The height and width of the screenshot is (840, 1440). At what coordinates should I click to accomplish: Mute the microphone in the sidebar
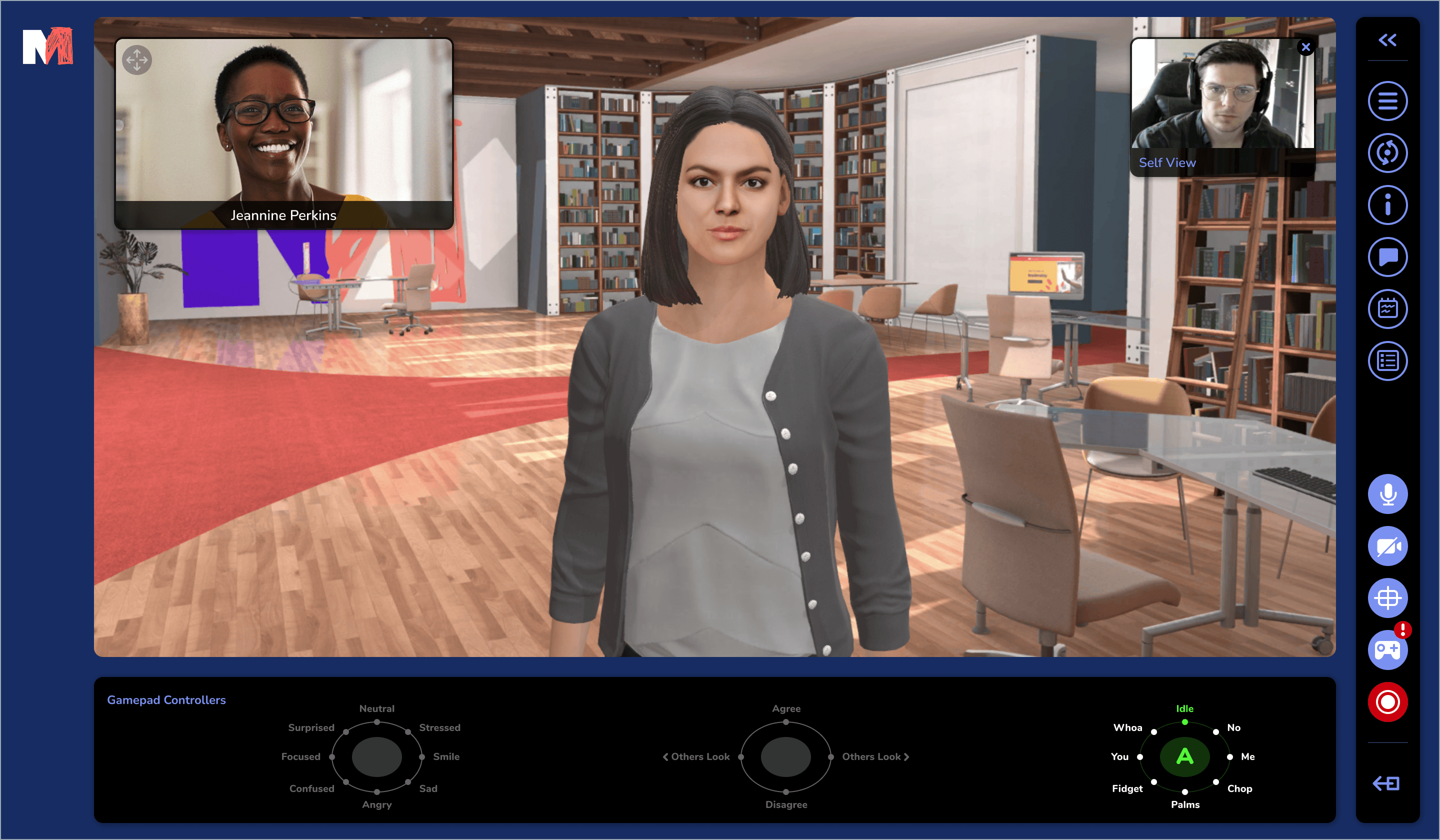click(x=1387, y=493)
